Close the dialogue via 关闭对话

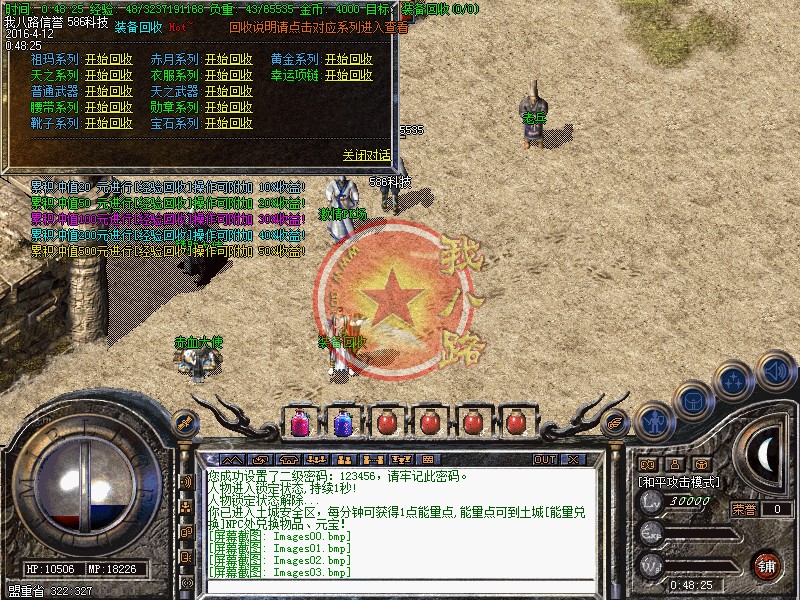point(366,156)
